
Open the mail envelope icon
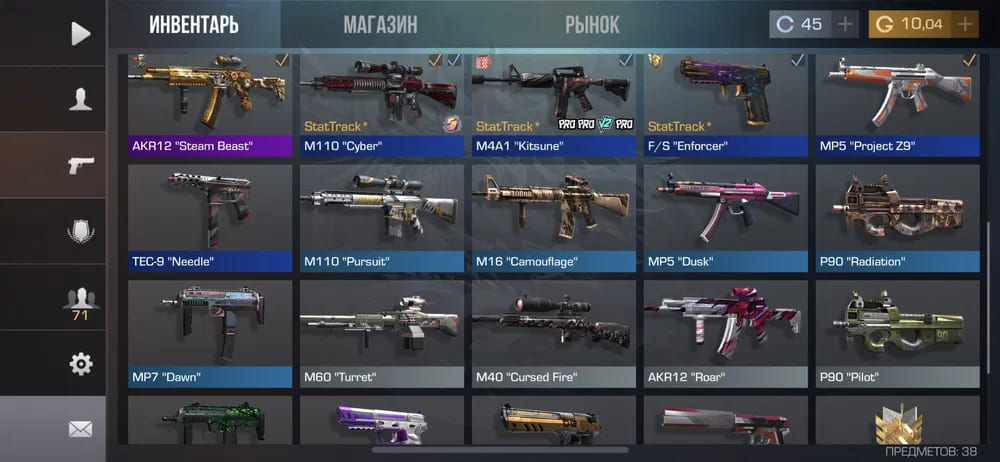tap(80, 429)
